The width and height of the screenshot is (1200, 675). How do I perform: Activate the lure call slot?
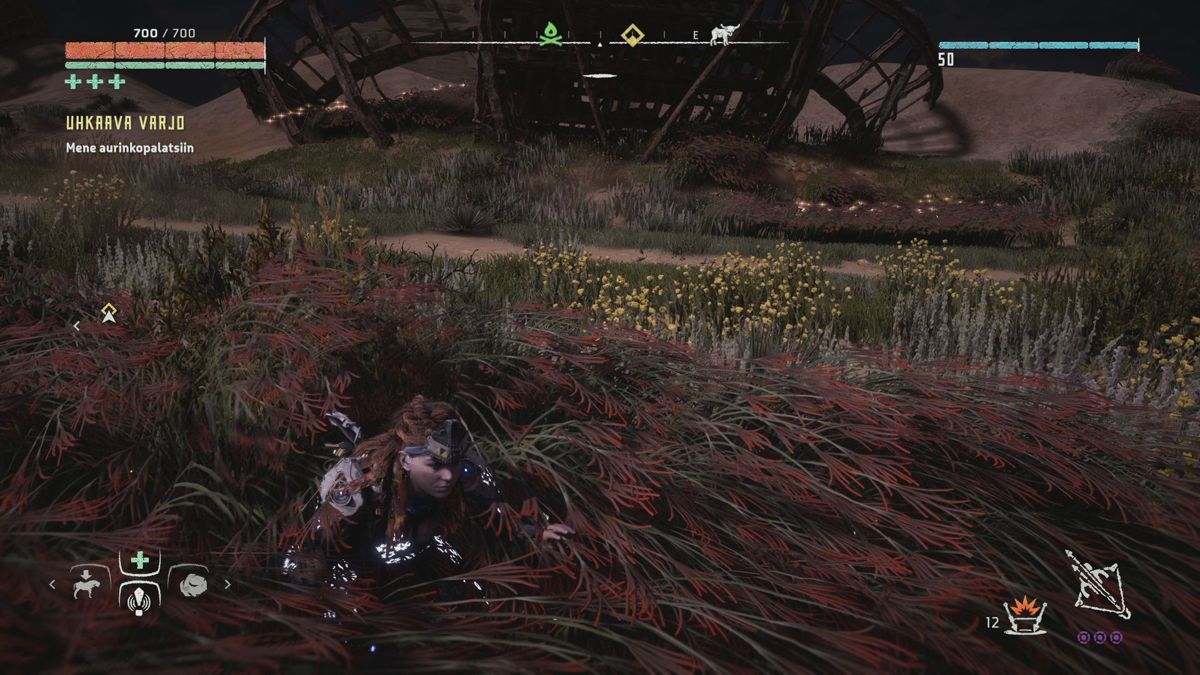(140, 598)
